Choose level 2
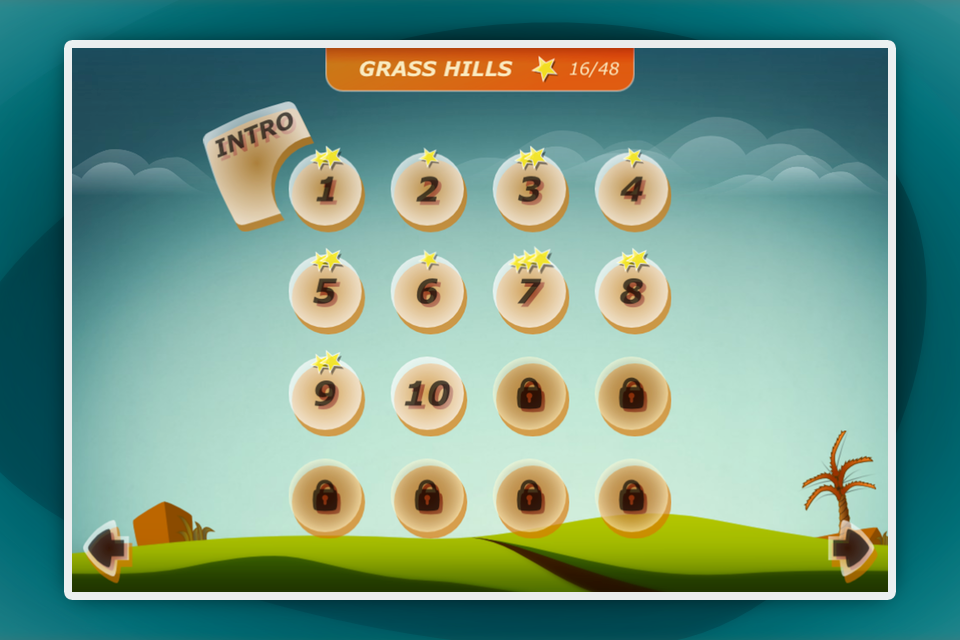The image size is (960, 640). 428,190
